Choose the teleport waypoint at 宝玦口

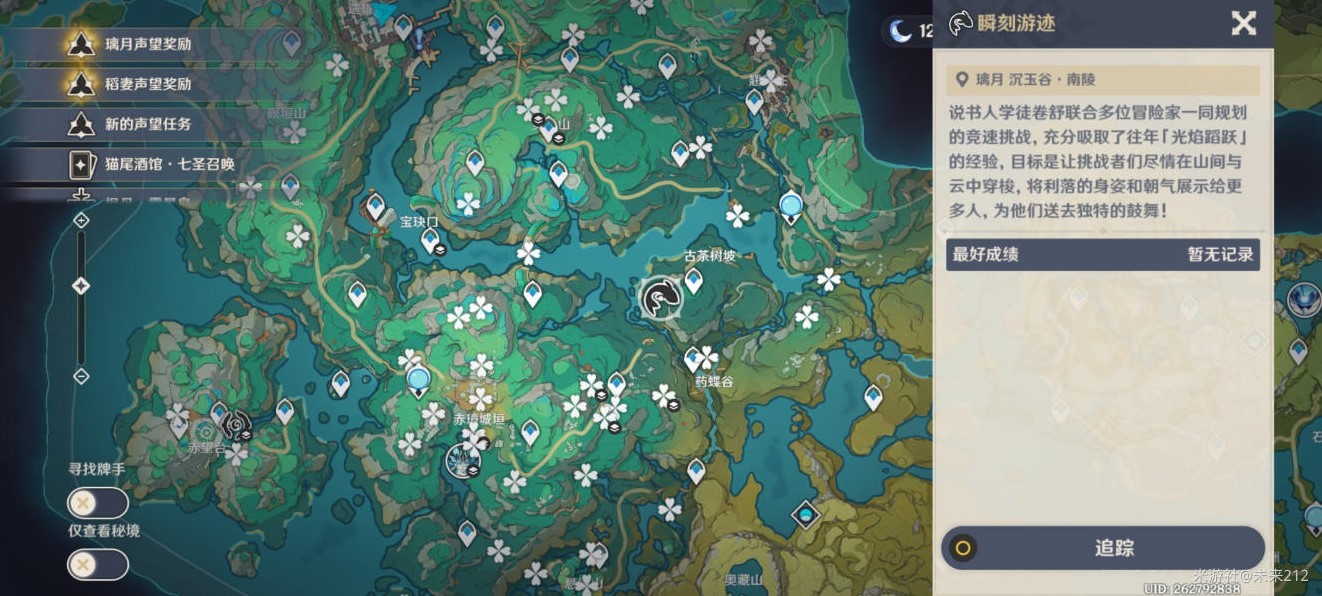click(430, 240)
